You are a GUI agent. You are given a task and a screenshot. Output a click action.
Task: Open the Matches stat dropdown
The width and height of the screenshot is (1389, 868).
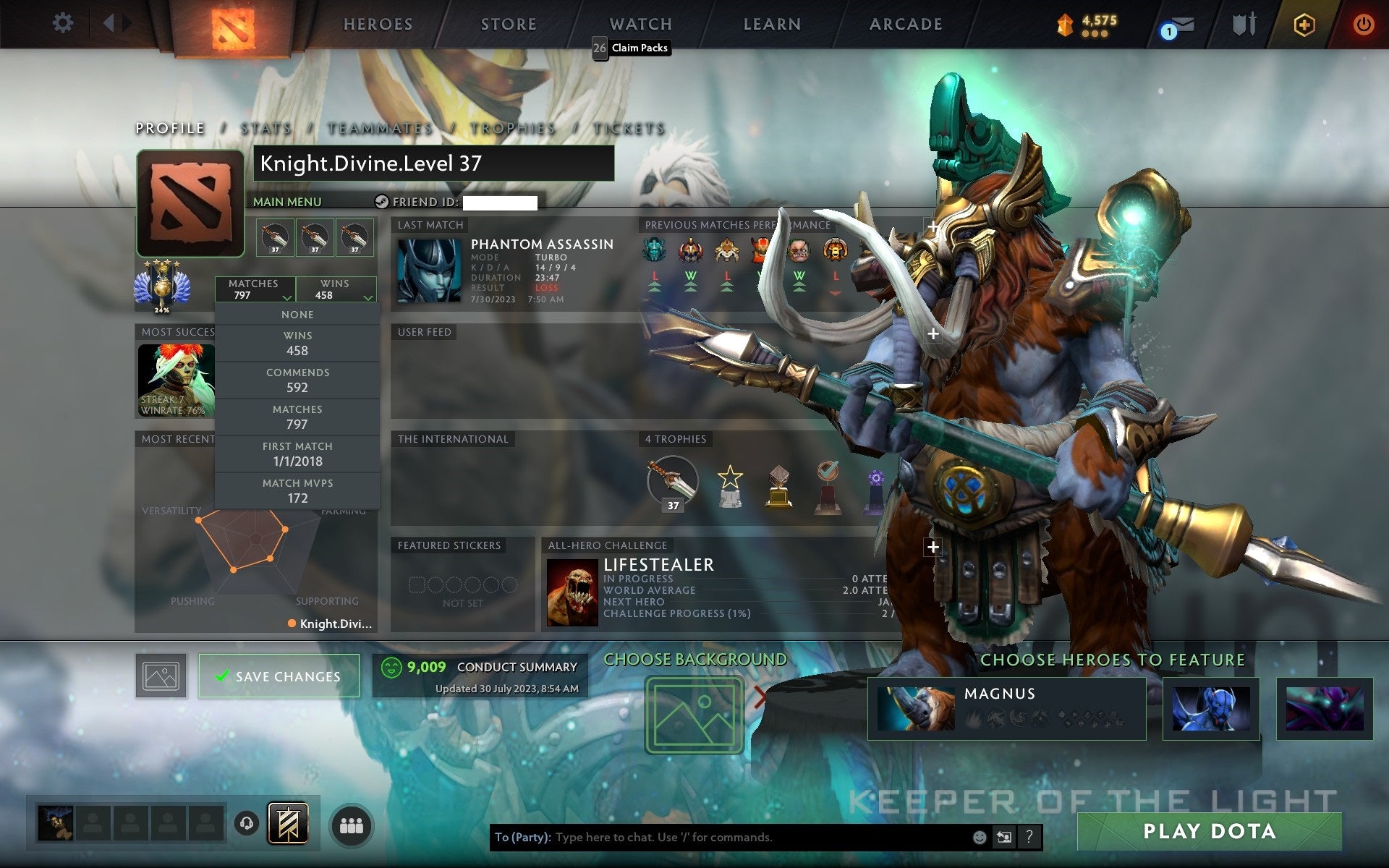tap(255, 289)
